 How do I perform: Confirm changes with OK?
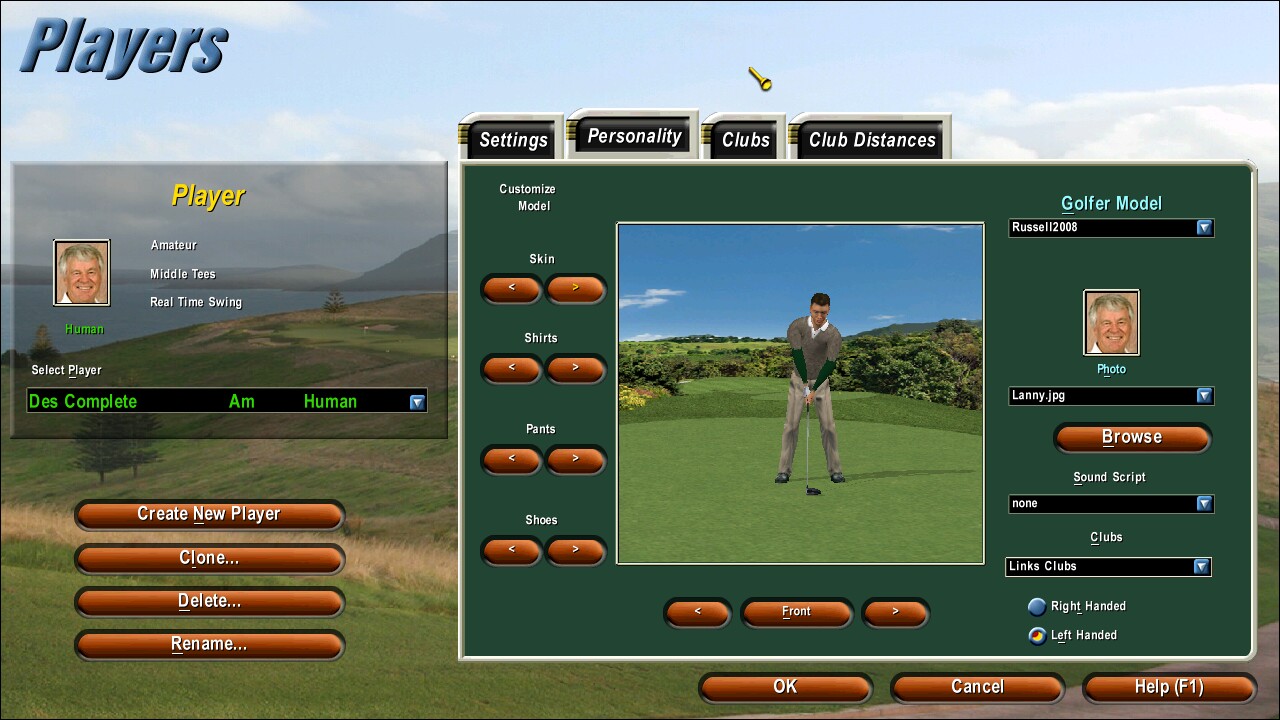[785, 687]
